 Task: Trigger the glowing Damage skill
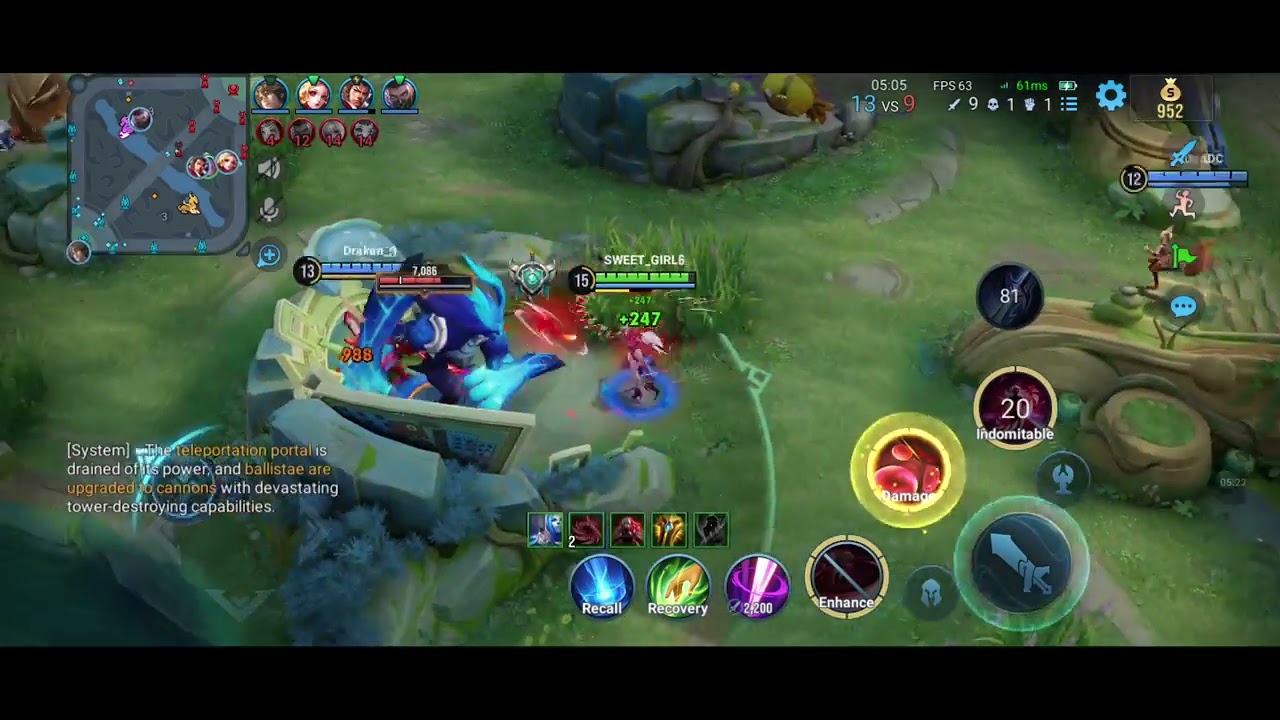(908, 470)
